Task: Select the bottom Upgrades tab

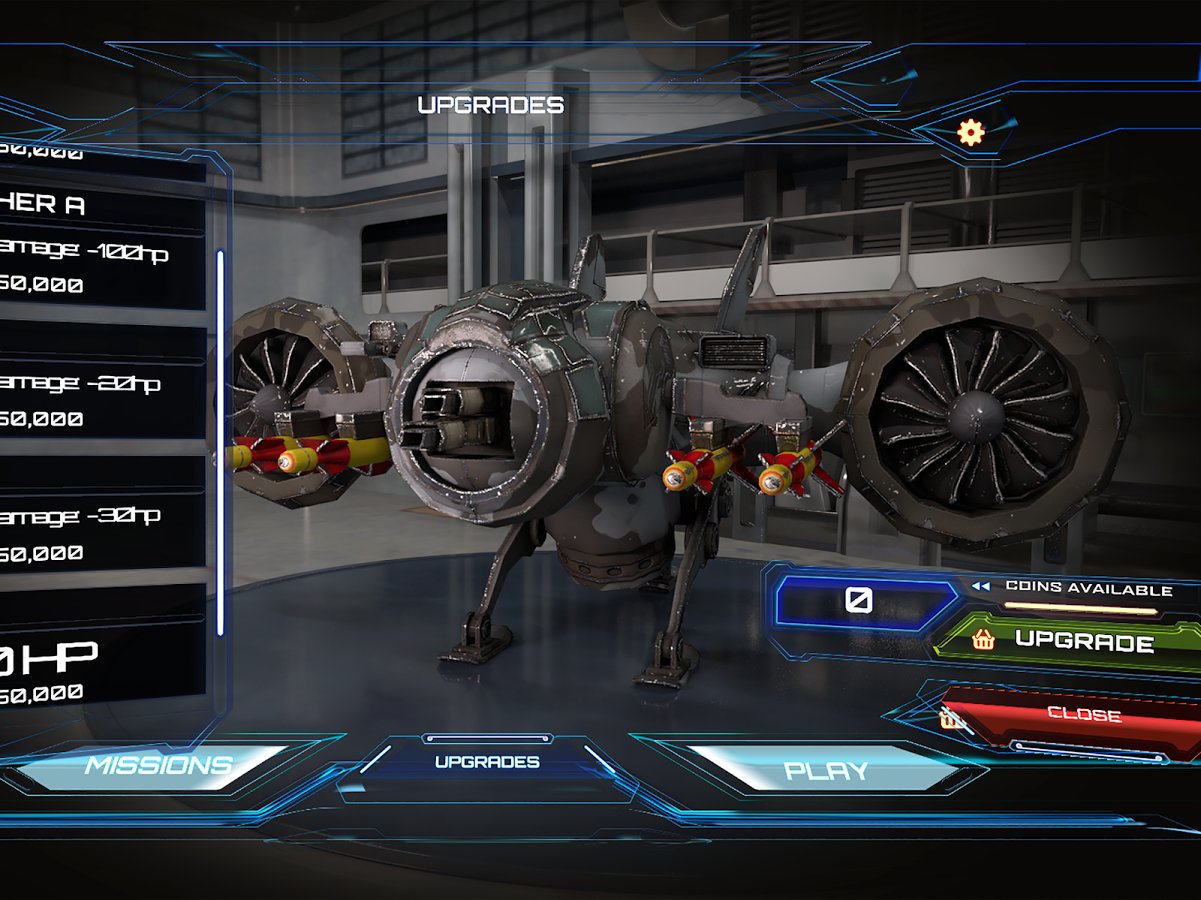Action: pyautogui.click(x=487, y=762)
